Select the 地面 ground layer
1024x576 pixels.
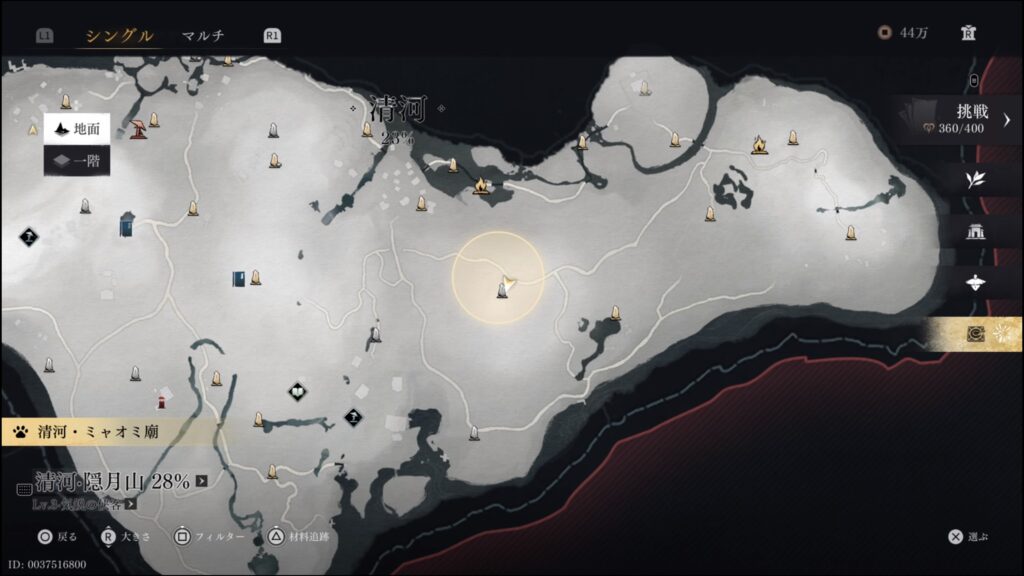(x=77, y=129)
